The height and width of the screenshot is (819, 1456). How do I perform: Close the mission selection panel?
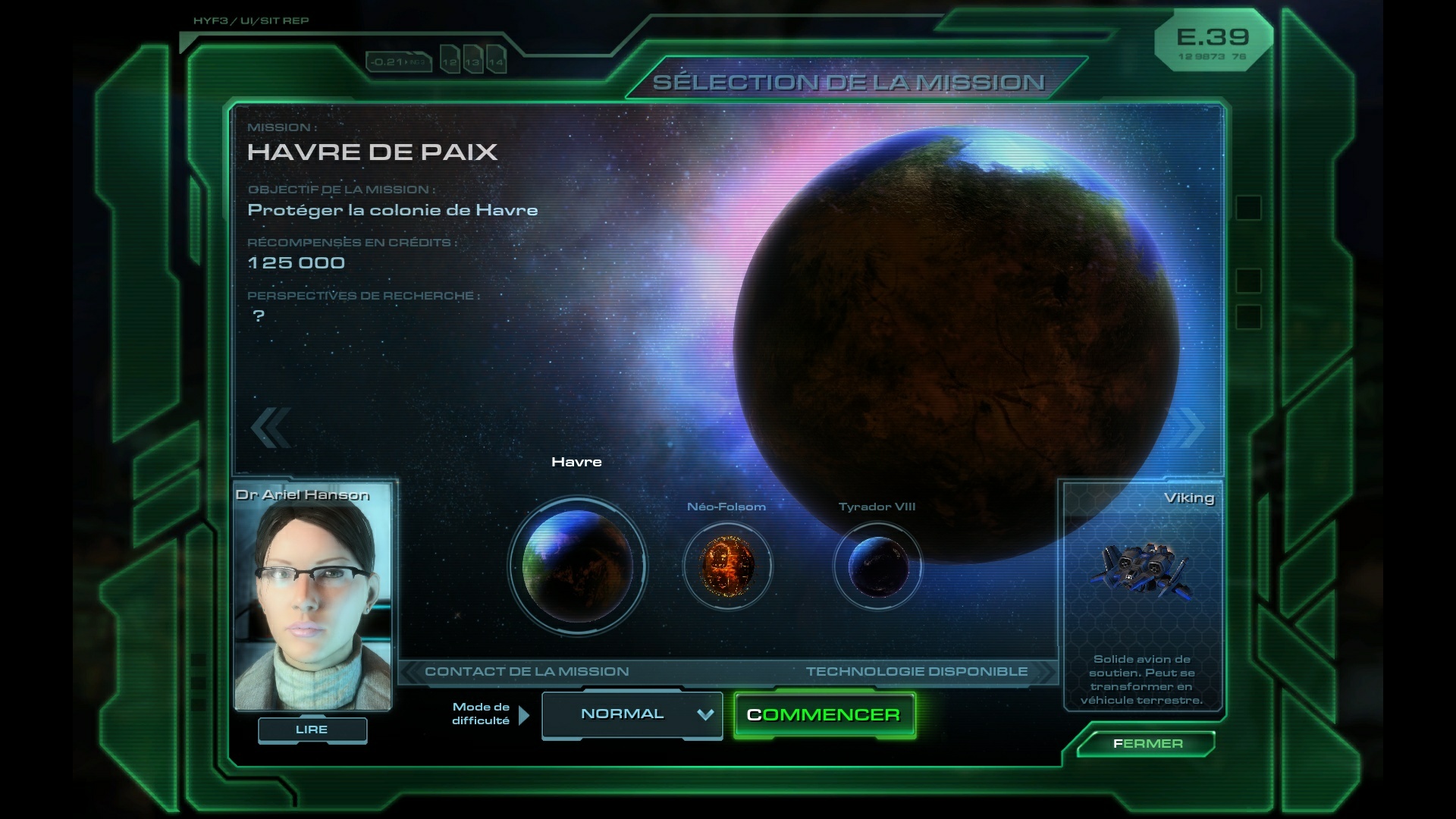point(1147,744)
